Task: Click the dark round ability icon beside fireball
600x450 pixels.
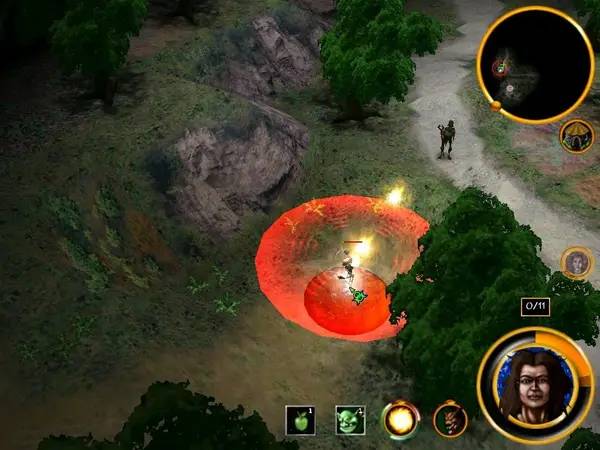Action: tap(450, 420)
